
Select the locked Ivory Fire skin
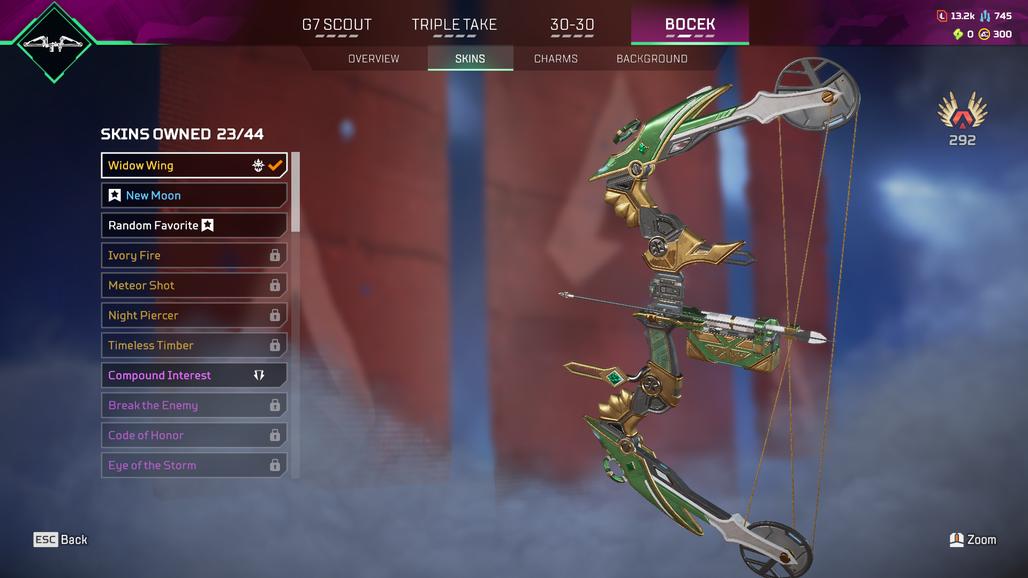194,255
